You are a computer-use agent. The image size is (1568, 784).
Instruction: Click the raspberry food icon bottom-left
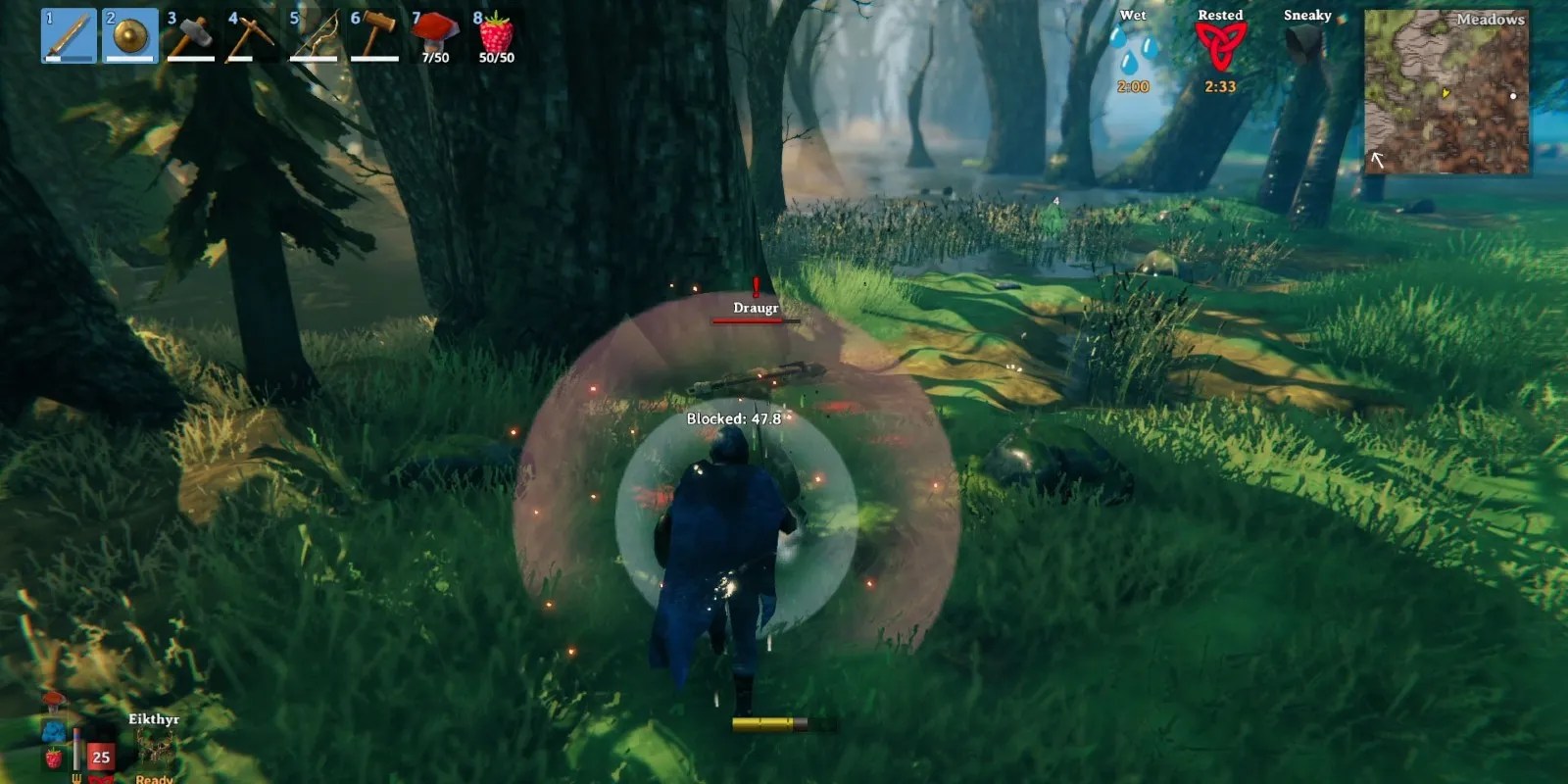pyautogui.click(x=53, y=759)
